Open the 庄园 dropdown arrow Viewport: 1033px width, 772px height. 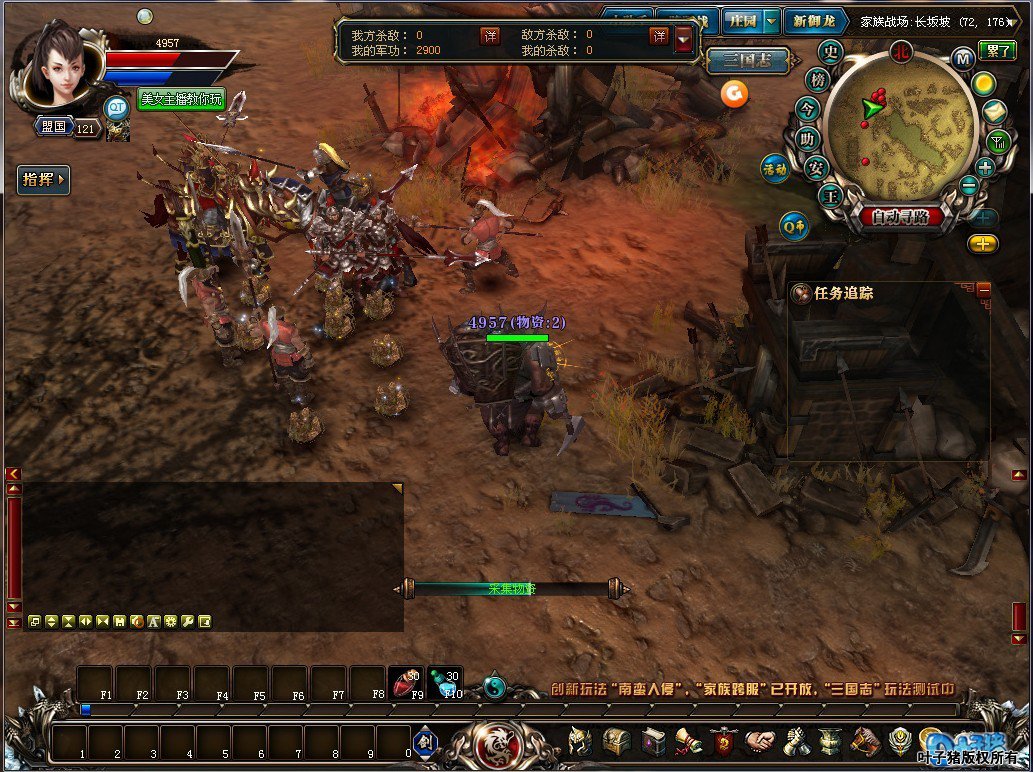click(771, 21)
